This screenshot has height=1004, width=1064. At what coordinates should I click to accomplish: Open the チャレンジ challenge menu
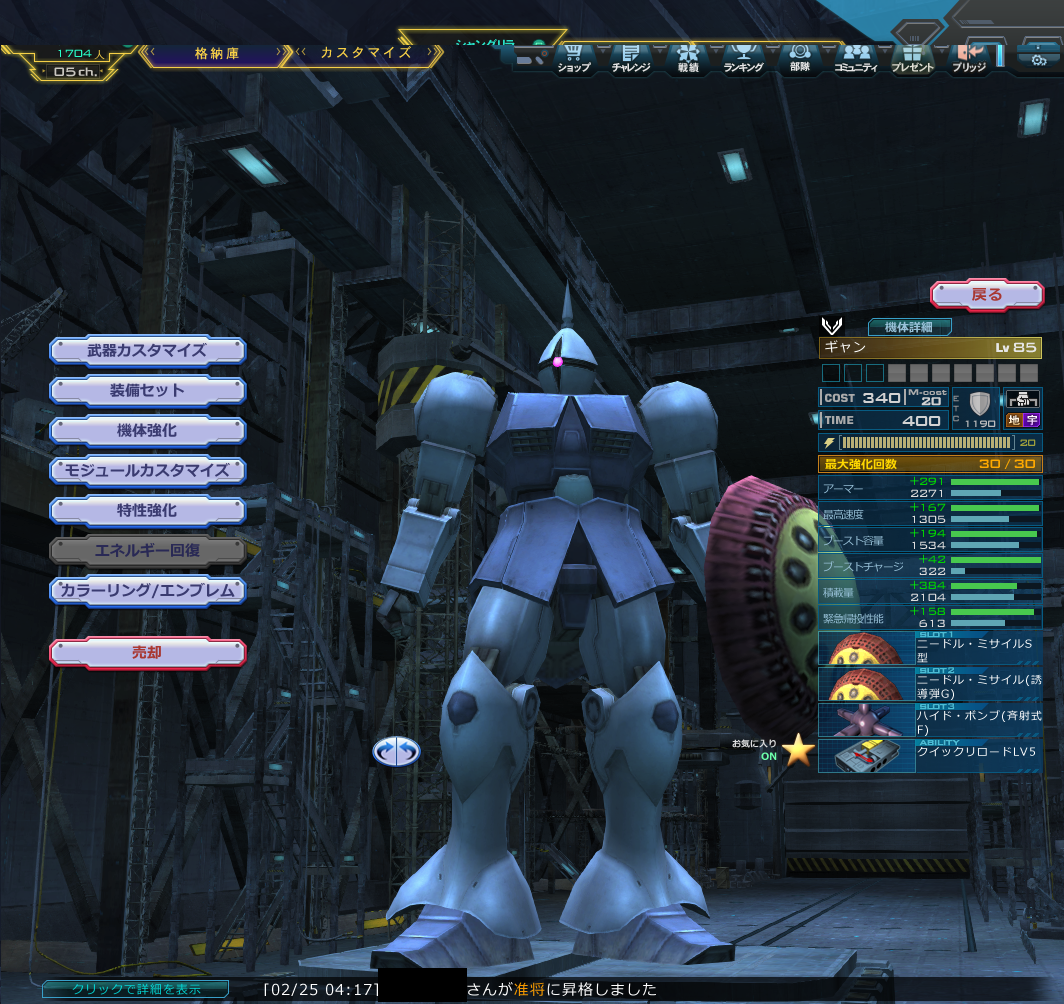630,59
